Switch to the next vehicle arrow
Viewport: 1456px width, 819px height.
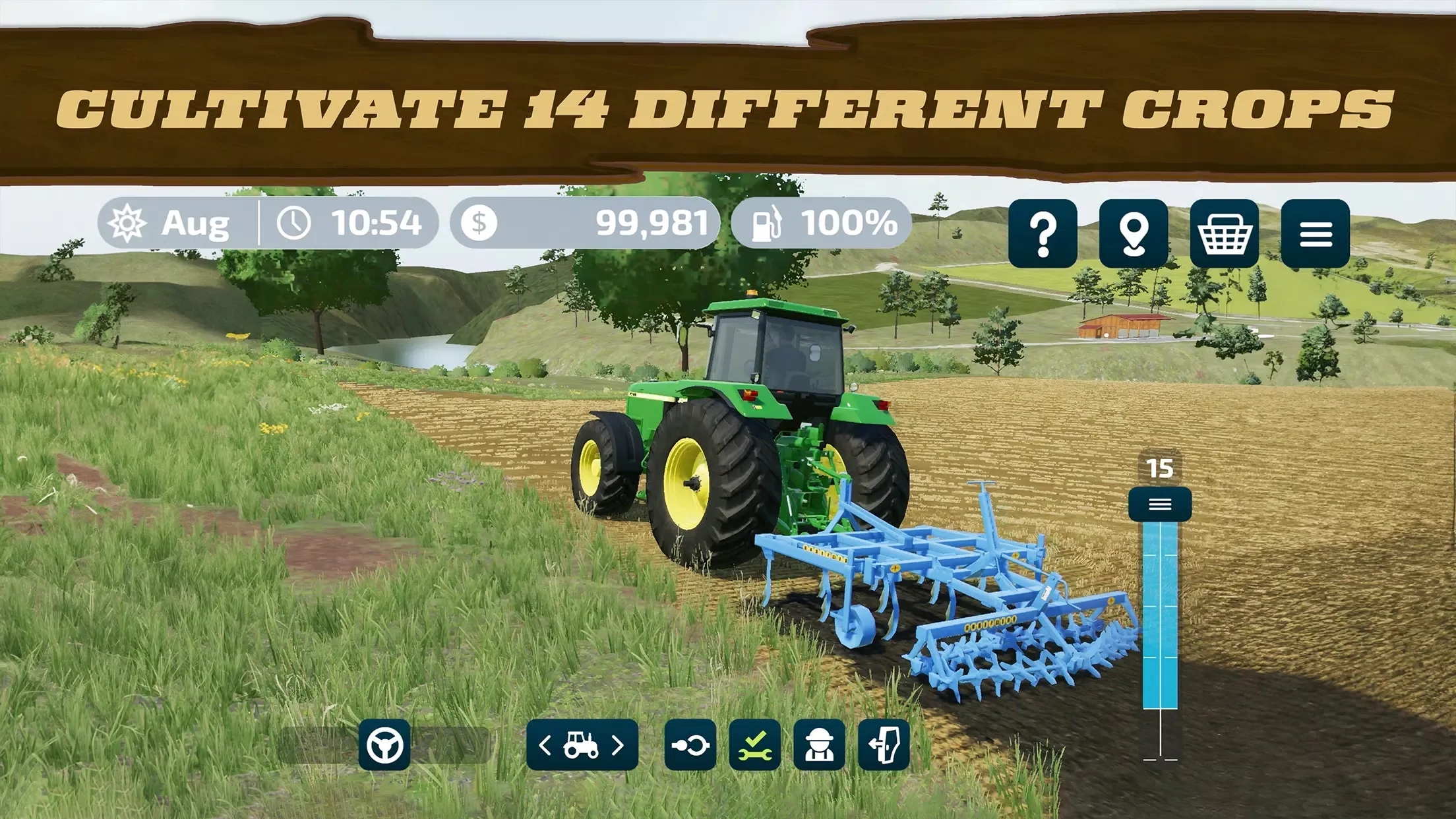tap(618, 745)
